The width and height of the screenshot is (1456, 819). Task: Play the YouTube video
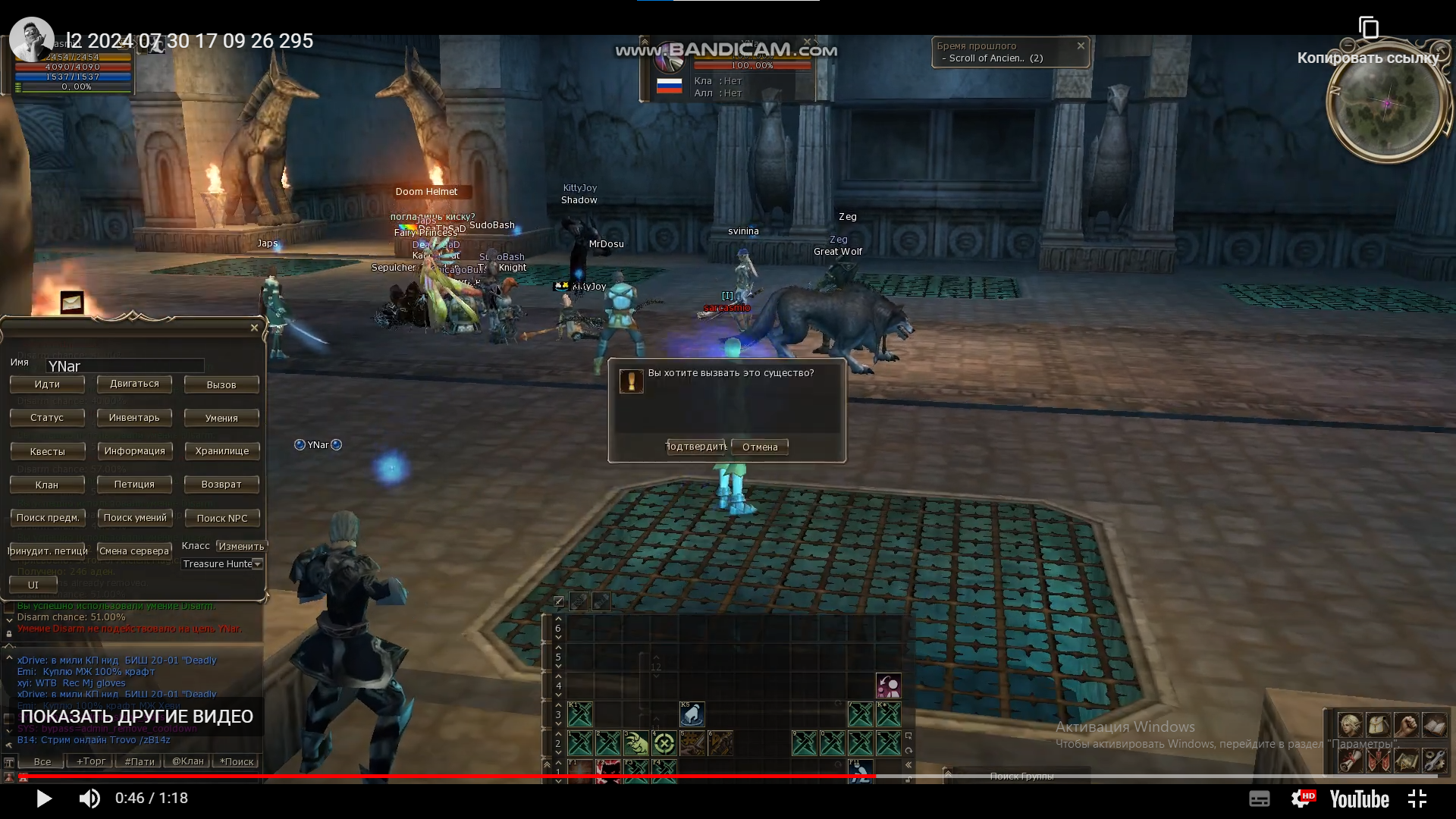pos(43,799)
